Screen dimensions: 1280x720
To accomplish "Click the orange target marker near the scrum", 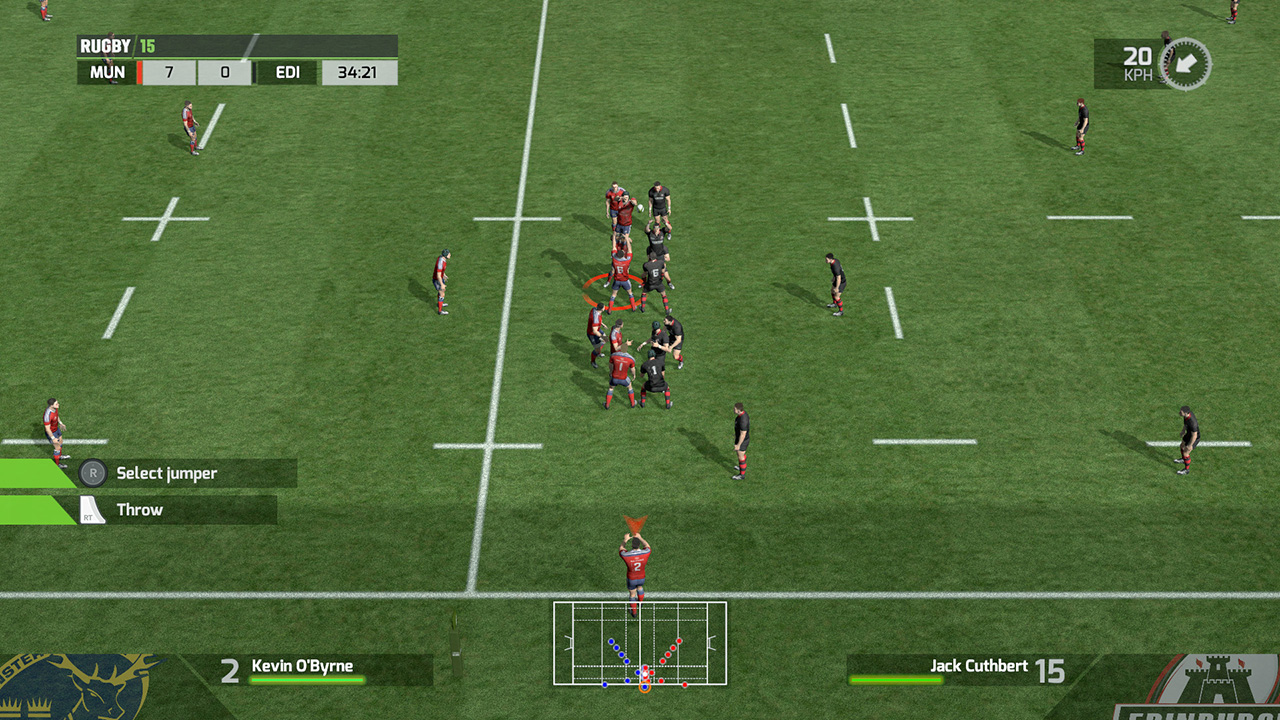I will click(614, 291).
